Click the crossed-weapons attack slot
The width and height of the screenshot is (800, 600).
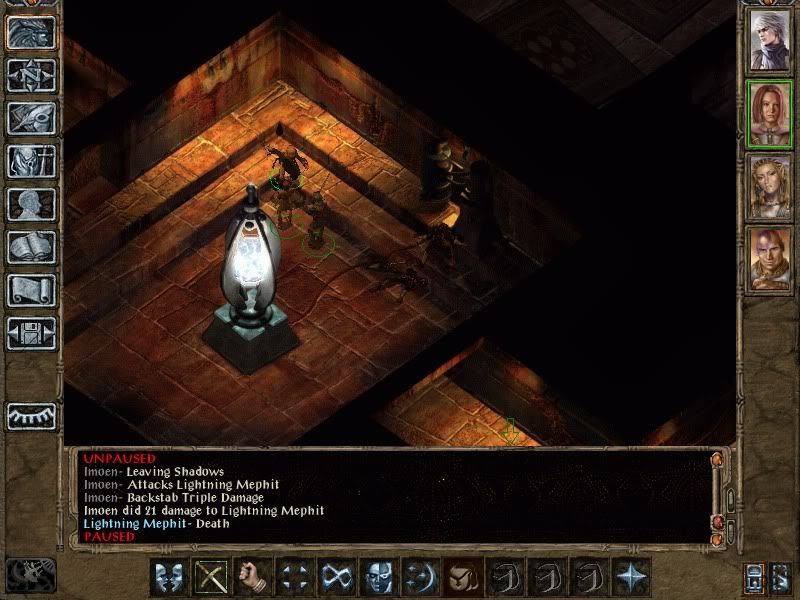(211, 577)
